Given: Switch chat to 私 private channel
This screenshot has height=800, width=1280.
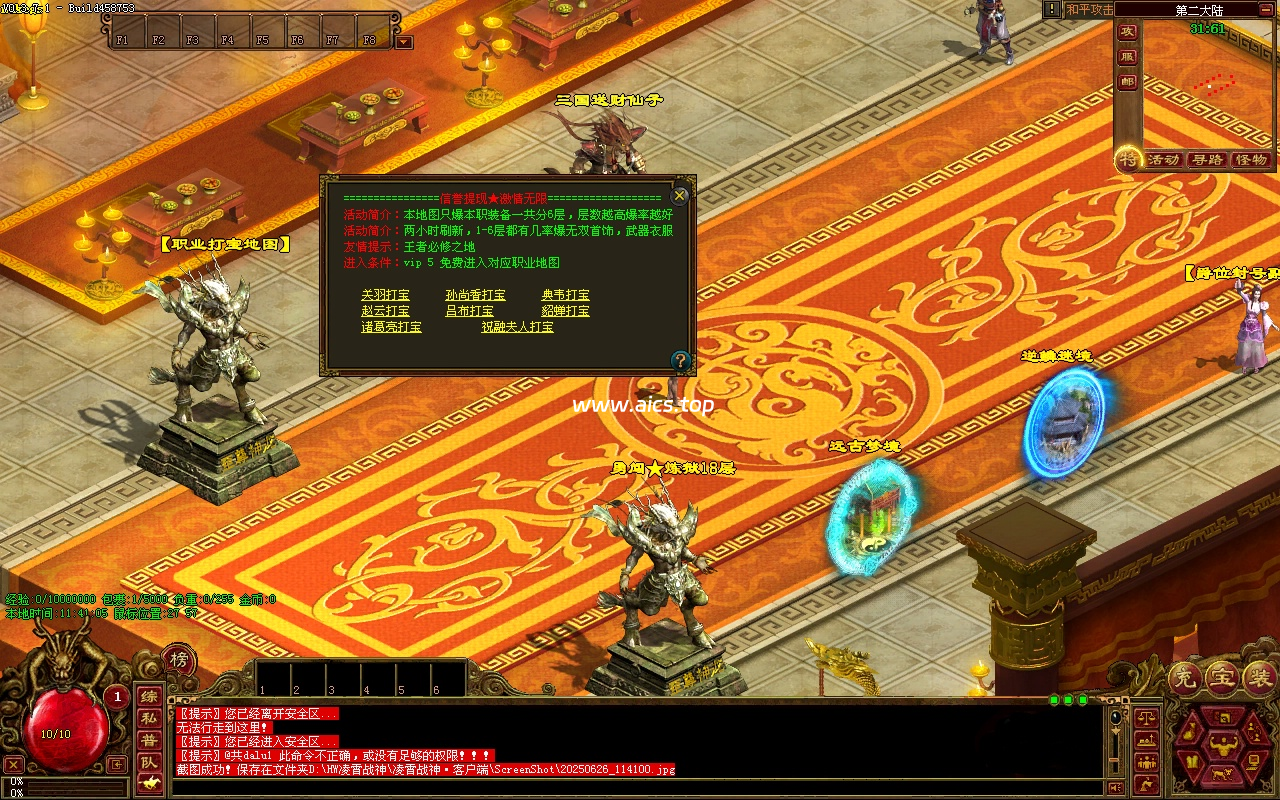Looking at the screenshot, I should (148, 718).
